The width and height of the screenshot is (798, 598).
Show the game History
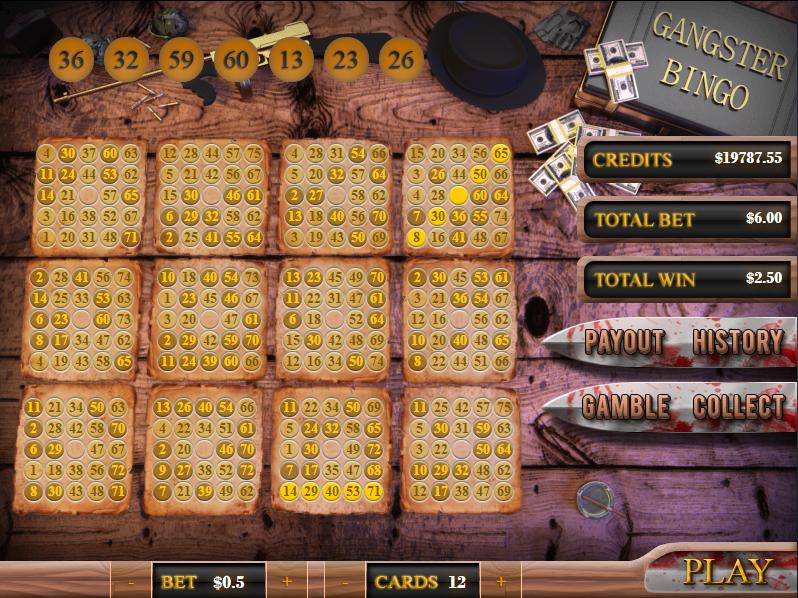point(738,342)
